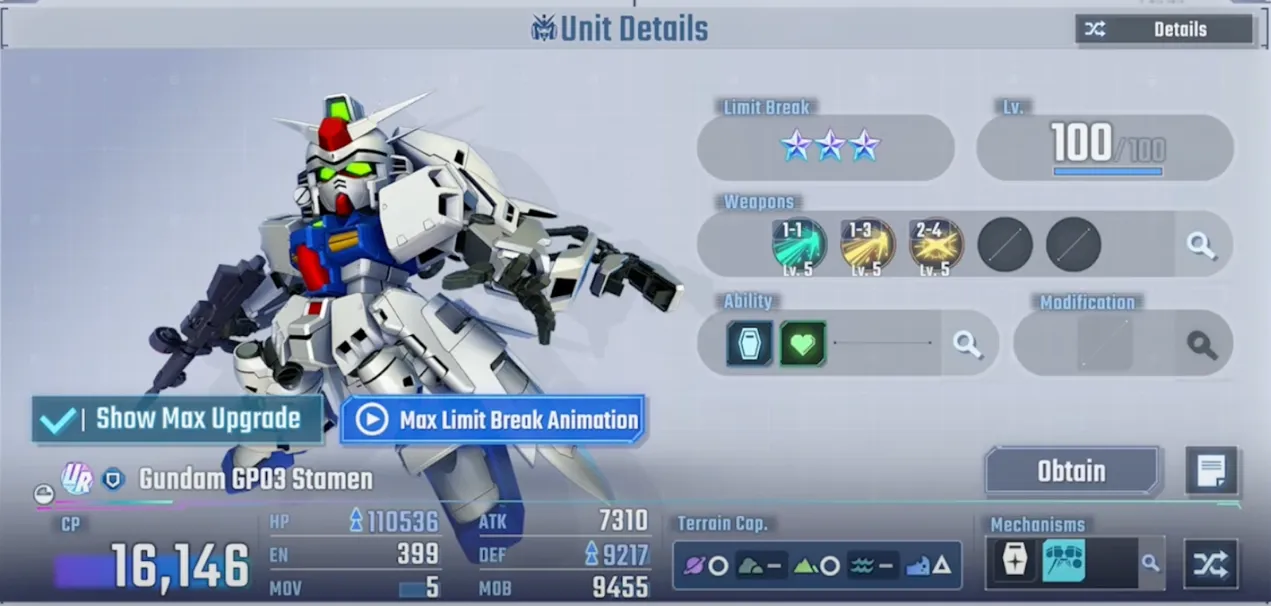Select the blue shield ability icon
Viewport: 1271px width, 606px height.
(x=749, y=344)
